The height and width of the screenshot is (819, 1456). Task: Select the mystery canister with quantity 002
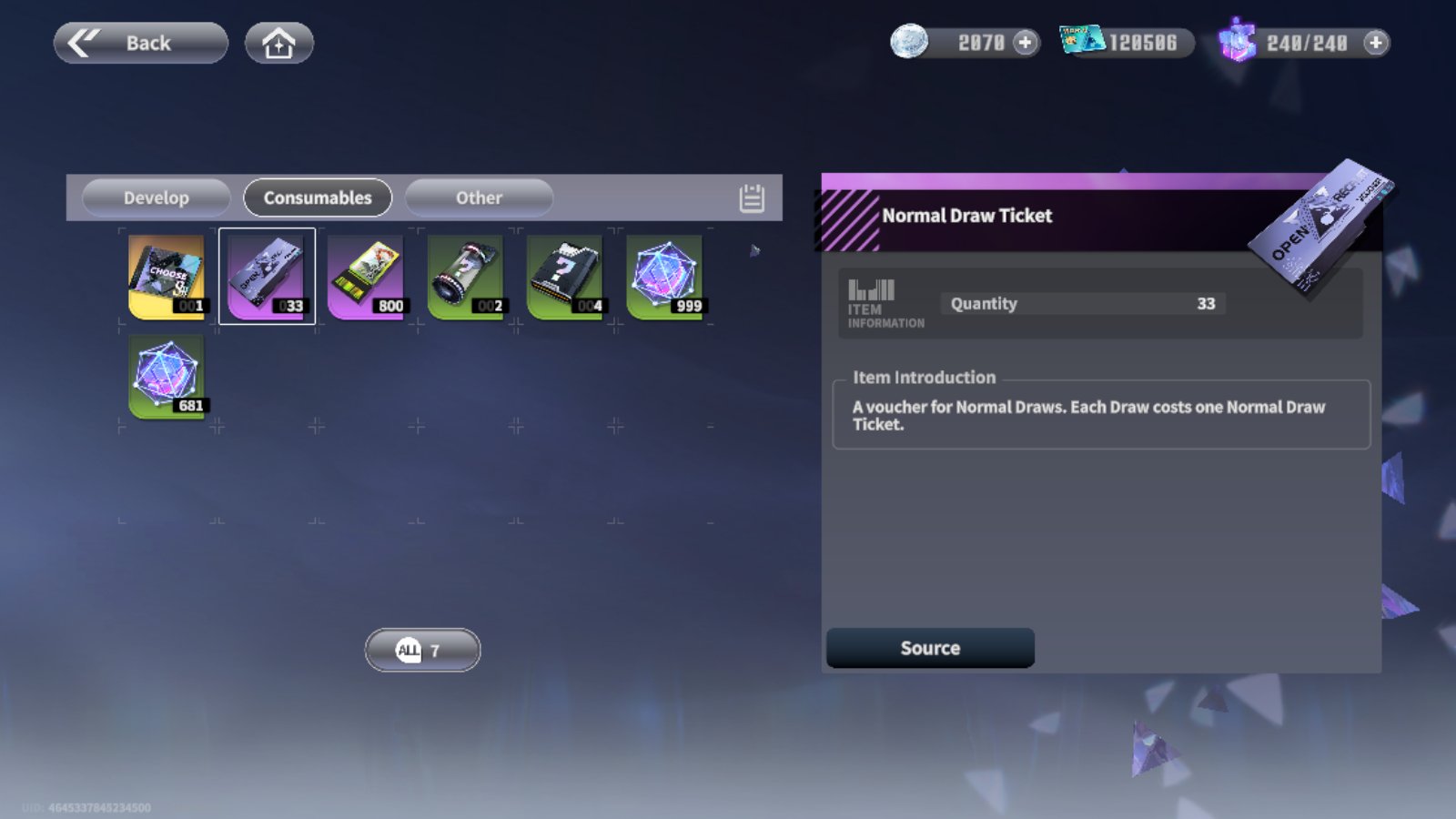466,277
